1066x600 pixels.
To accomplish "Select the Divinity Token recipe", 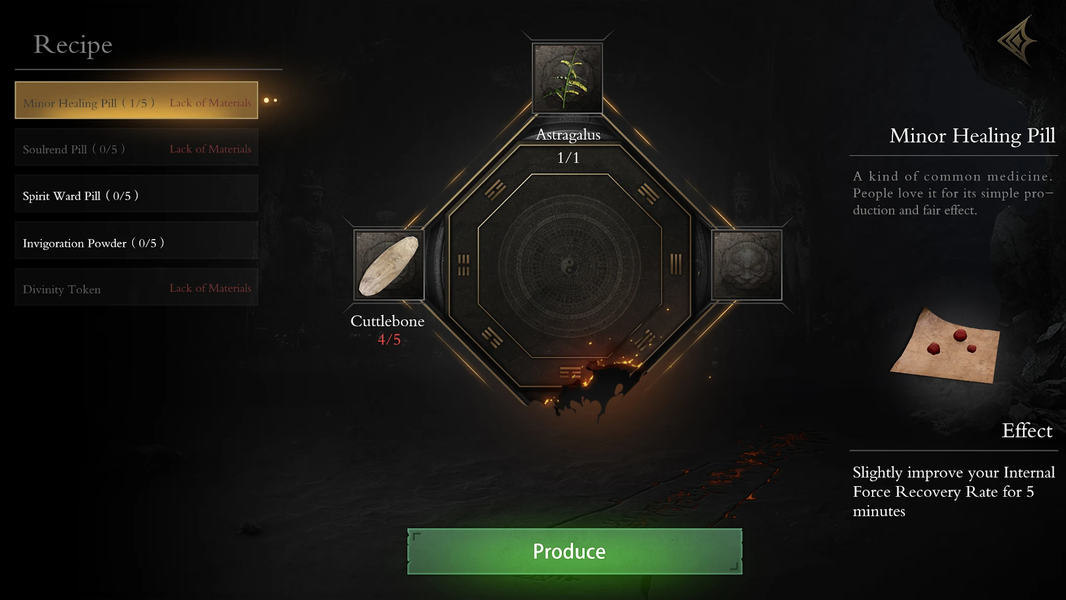I will [136, 288].
